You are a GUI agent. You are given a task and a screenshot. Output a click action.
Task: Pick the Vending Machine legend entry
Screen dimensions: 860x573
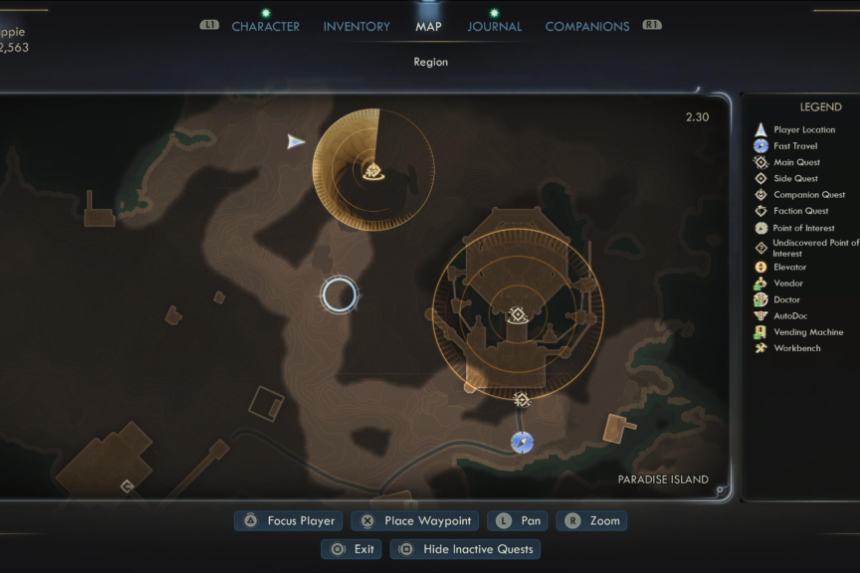tap(807, 332)
